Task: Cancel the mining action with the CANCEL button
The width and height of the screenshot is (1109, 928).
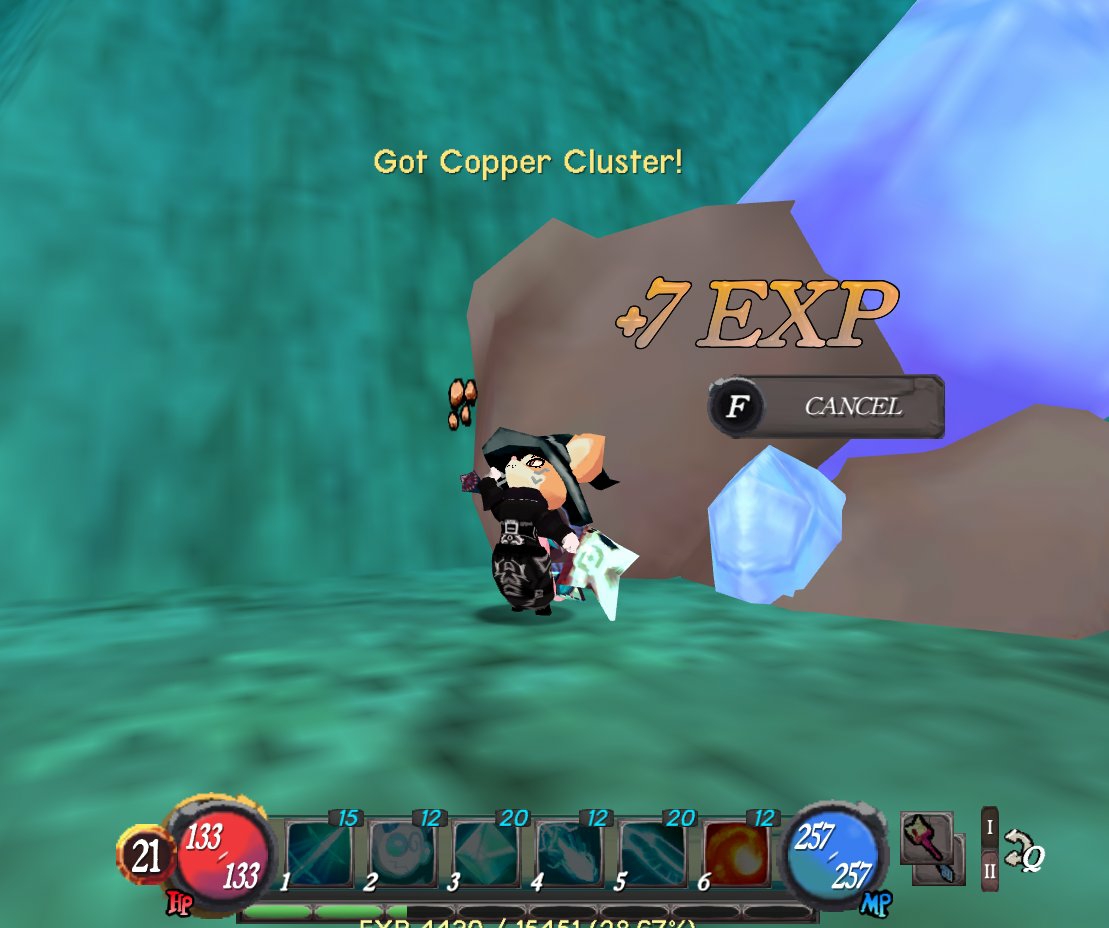Action: [826, 407]
